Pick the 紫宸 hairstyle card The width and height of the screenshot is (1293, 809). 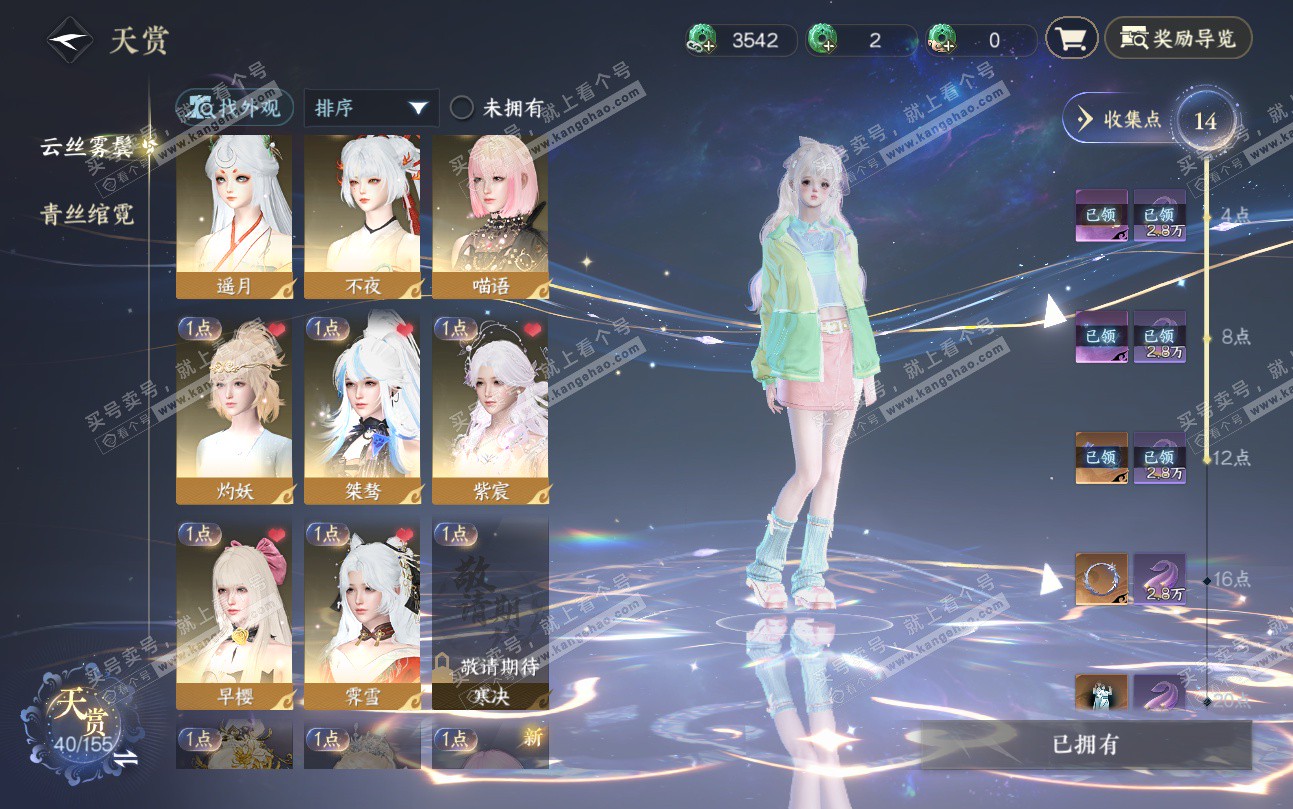click(x=490, y=410)
